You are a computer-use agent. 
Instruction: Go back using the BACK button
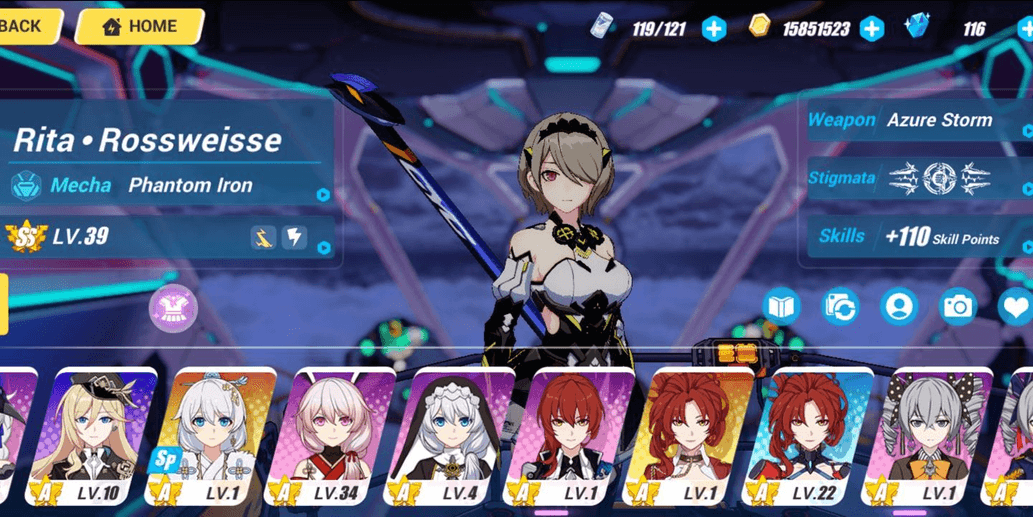[24, 26]
